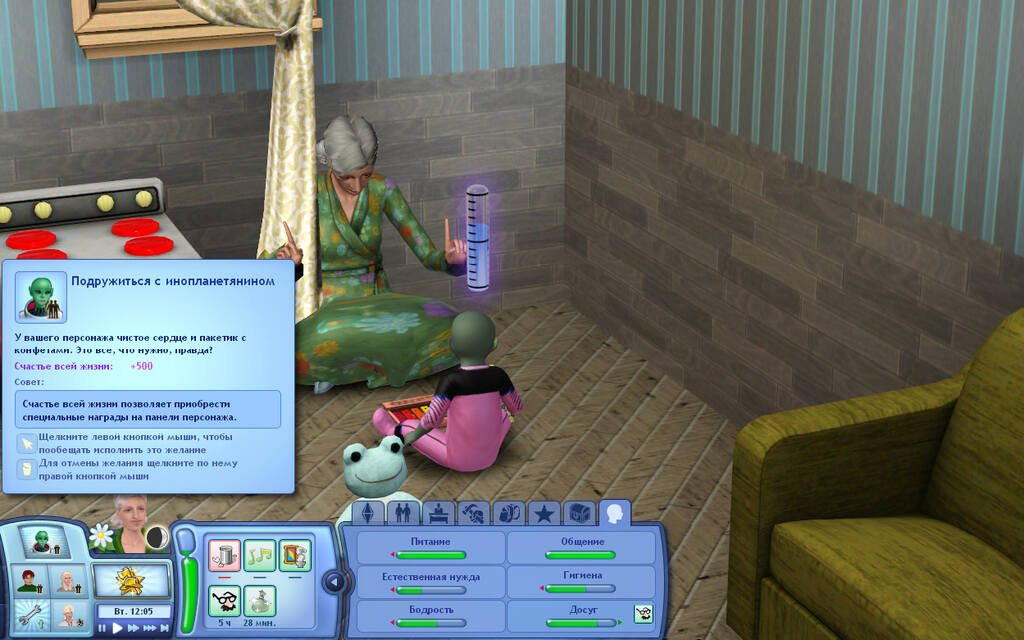Image resolution: width=1024 pixels, height=640 pixels.
Task: Click the money bag moodlet
Action: pos(260,601)
